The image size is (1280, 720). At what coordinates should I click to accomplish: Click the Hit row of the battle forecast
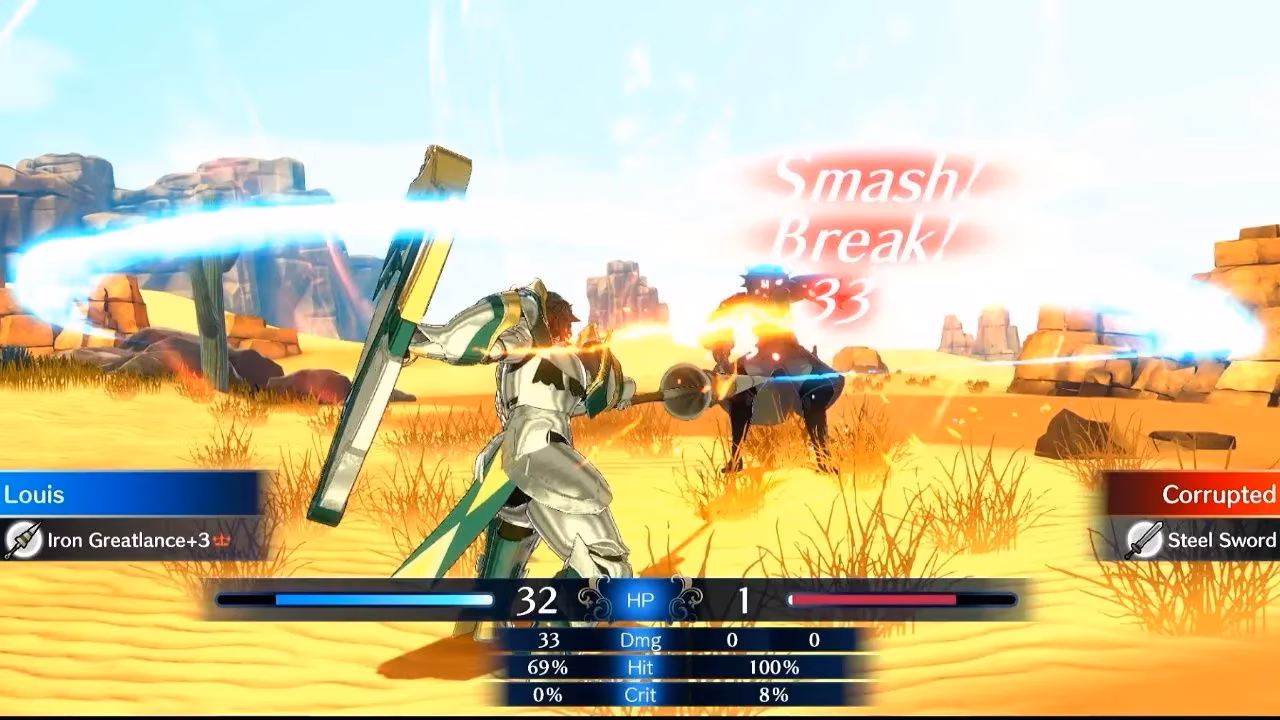tap(640, 667)
